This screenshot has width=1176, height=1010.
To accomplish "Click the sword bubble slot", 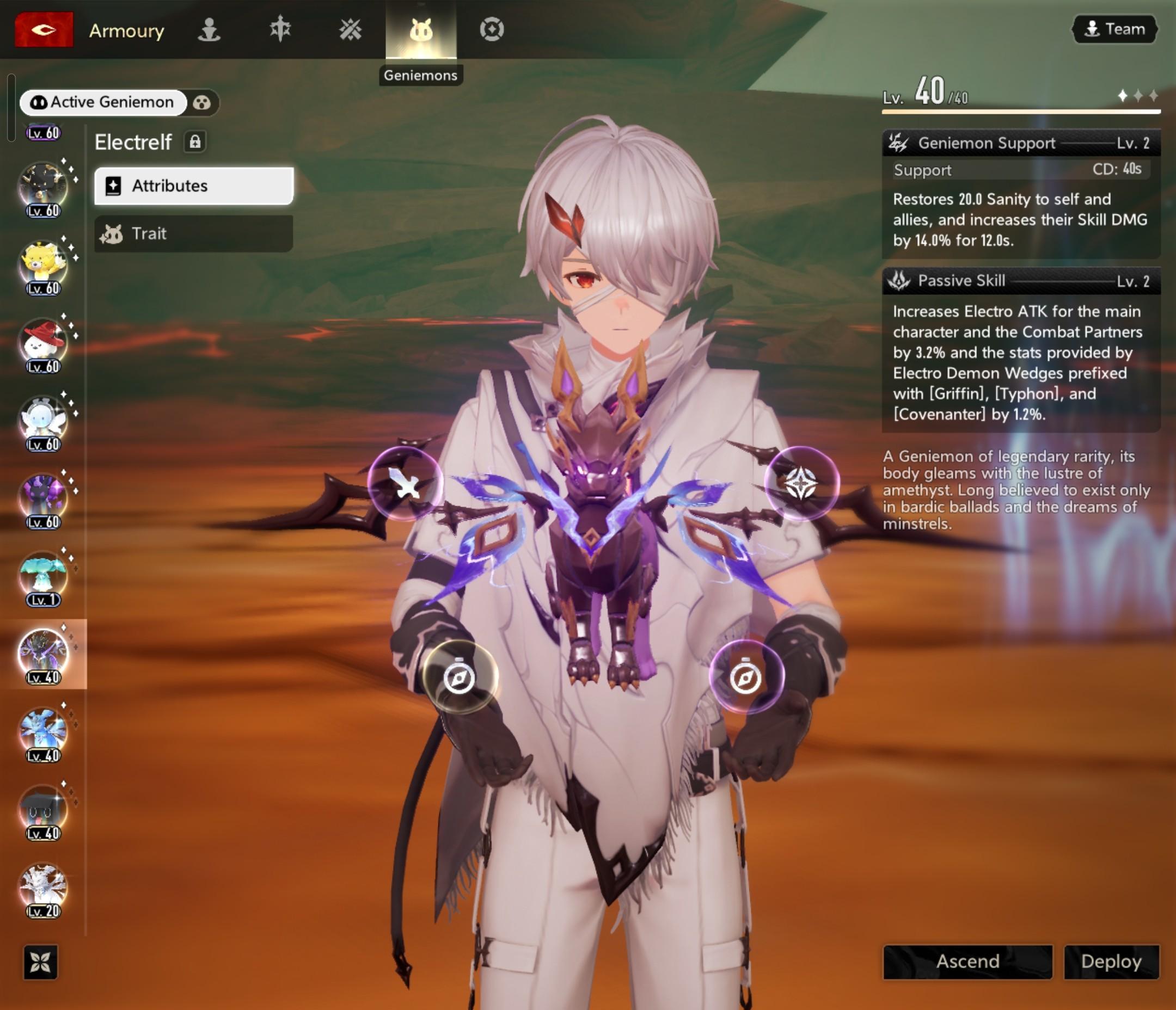I will click(x=404, y=483).
